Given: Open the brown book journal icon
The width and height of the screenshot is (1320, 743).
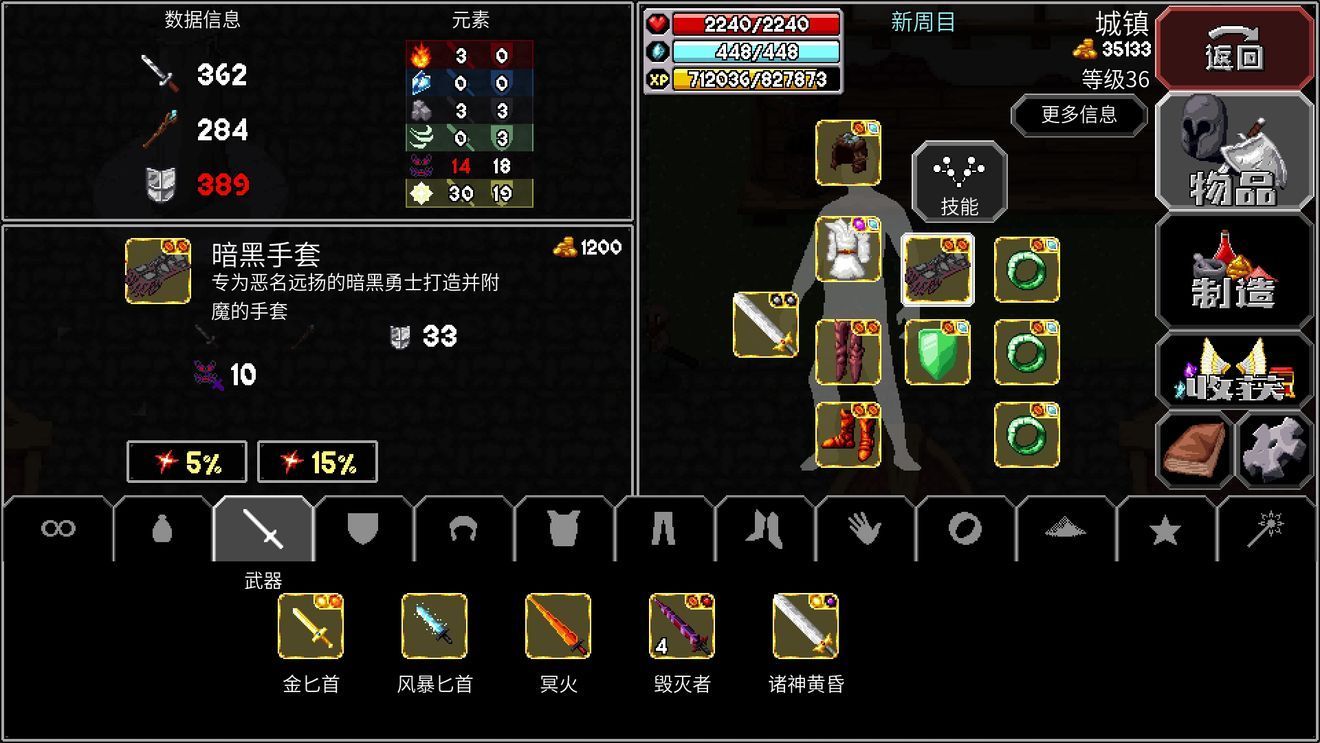Looking at the screenshot, I should click(1193, 449).
